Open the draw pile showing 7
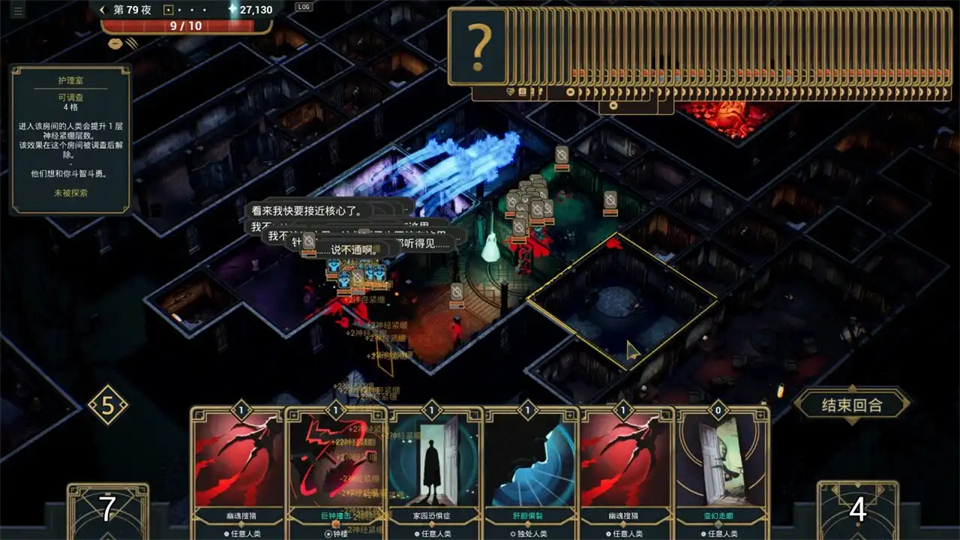The image size is (960, 540). [107, 510]
